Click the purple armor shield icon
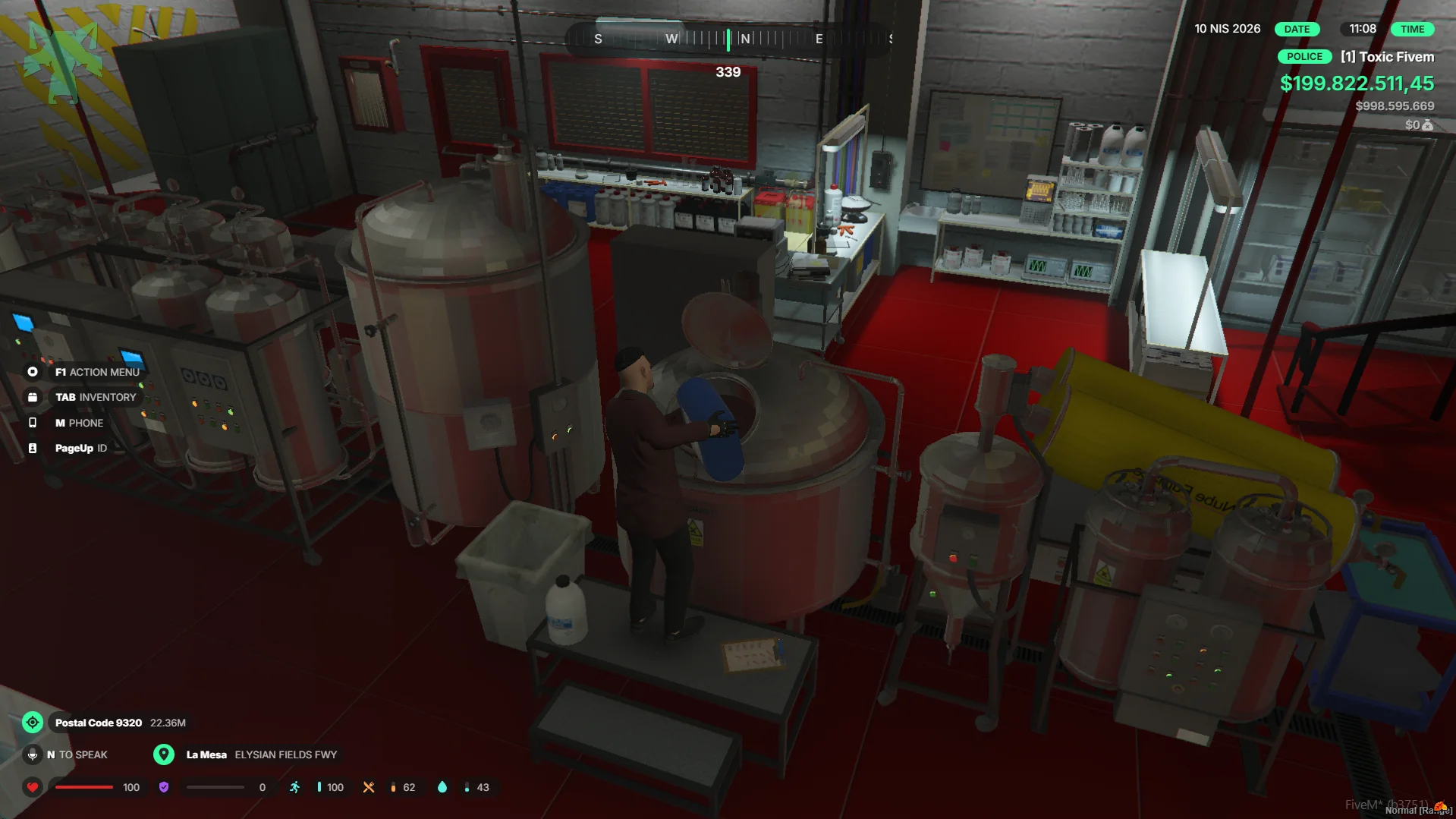 (164, 787)
